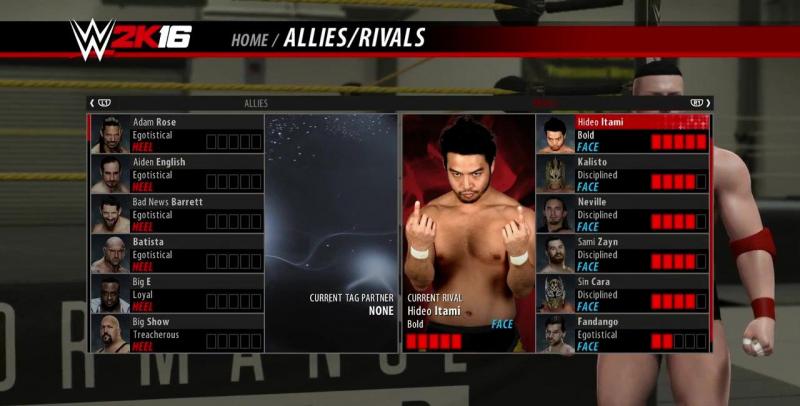Switch to the Rivals column header
The height and width of the screenshot is (406, 800).
click(545, 103)
